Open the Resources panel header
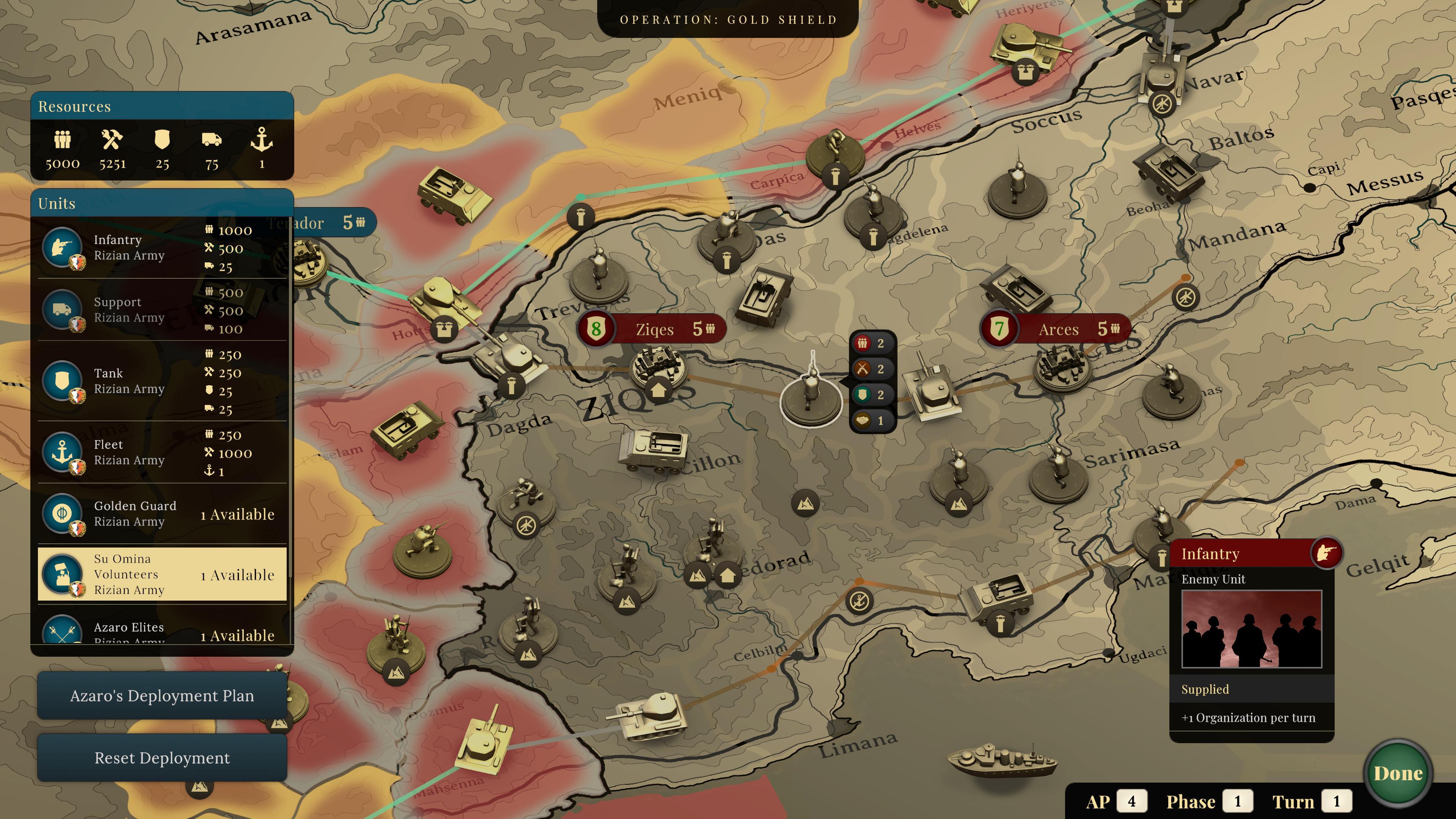 click(74, 106)
